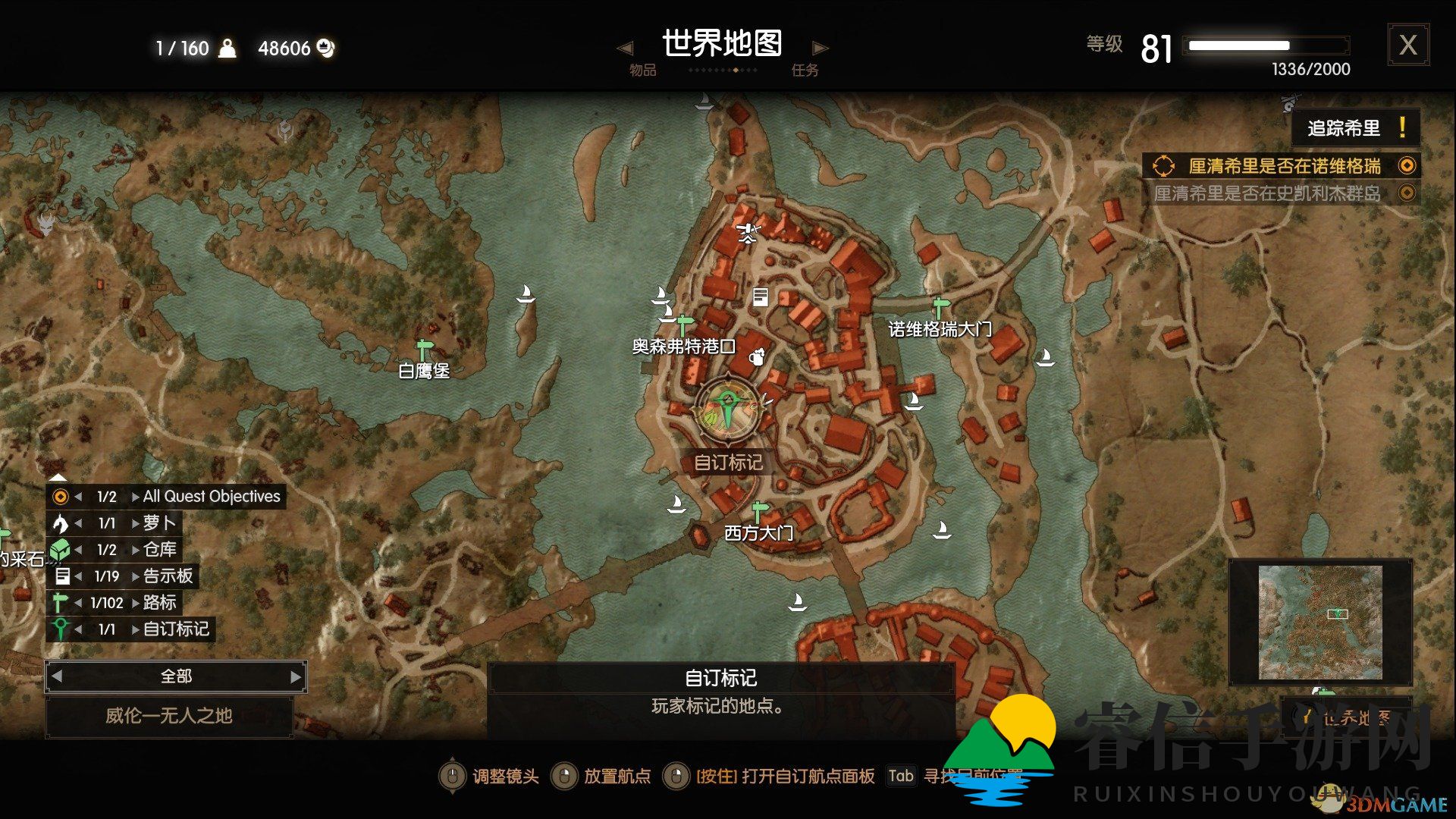
Task: Toggle All Quest Objectives visibility in legend
Action: 59,496
